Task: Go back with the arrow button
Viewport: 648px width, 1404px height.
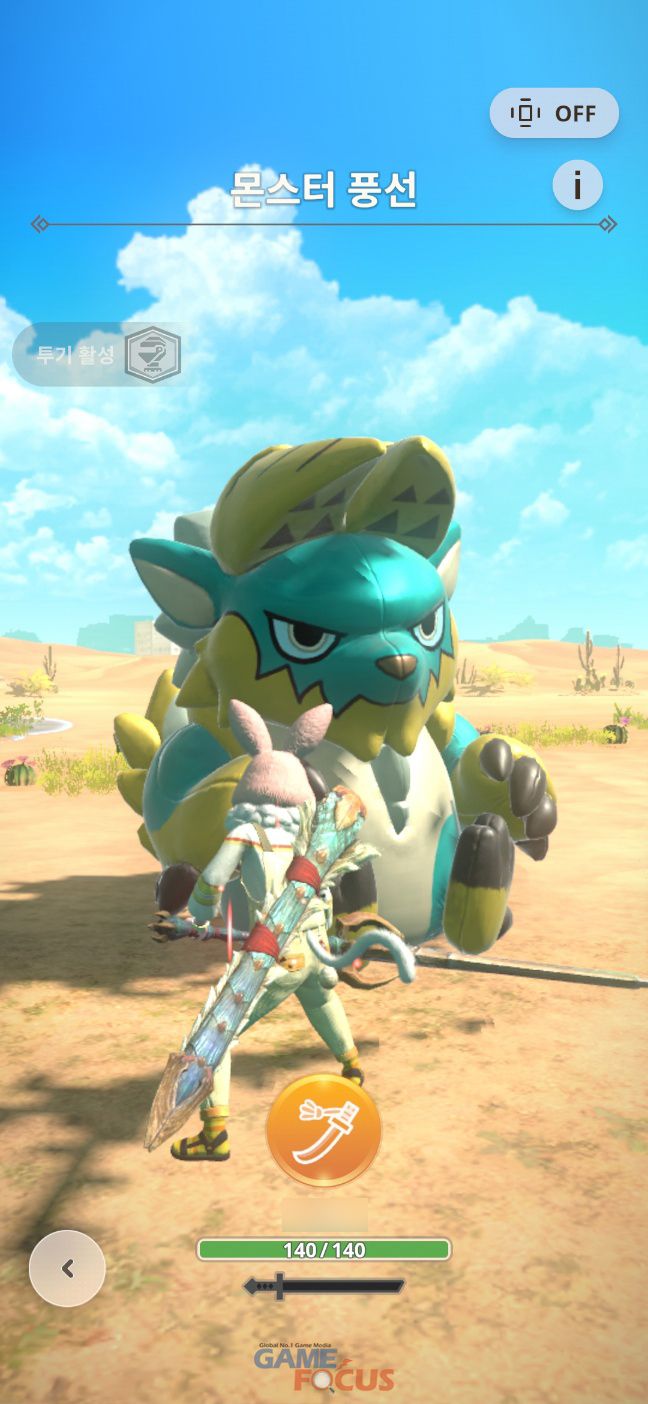Action: pos(67,1268)
